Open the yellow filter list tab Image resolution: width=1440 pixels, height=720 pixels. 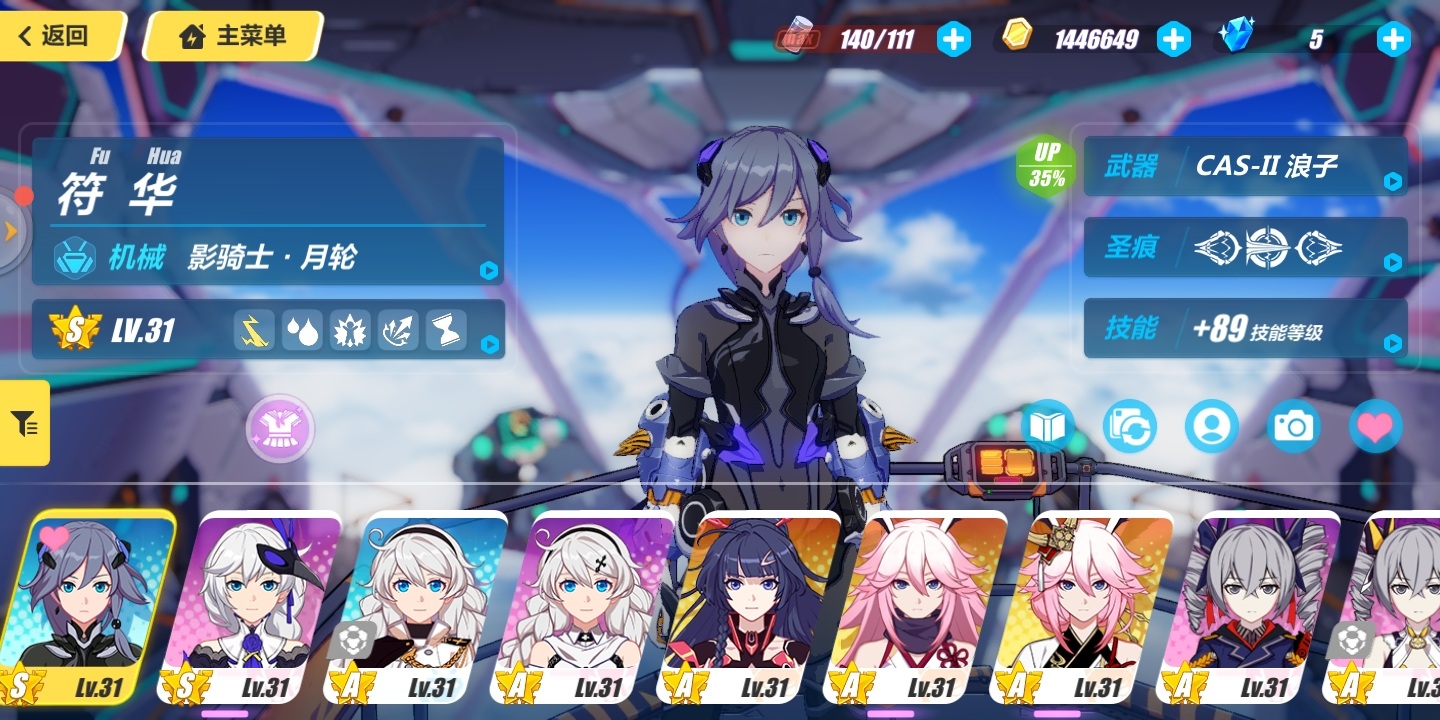pyautogui.click(x=25, y=423)
